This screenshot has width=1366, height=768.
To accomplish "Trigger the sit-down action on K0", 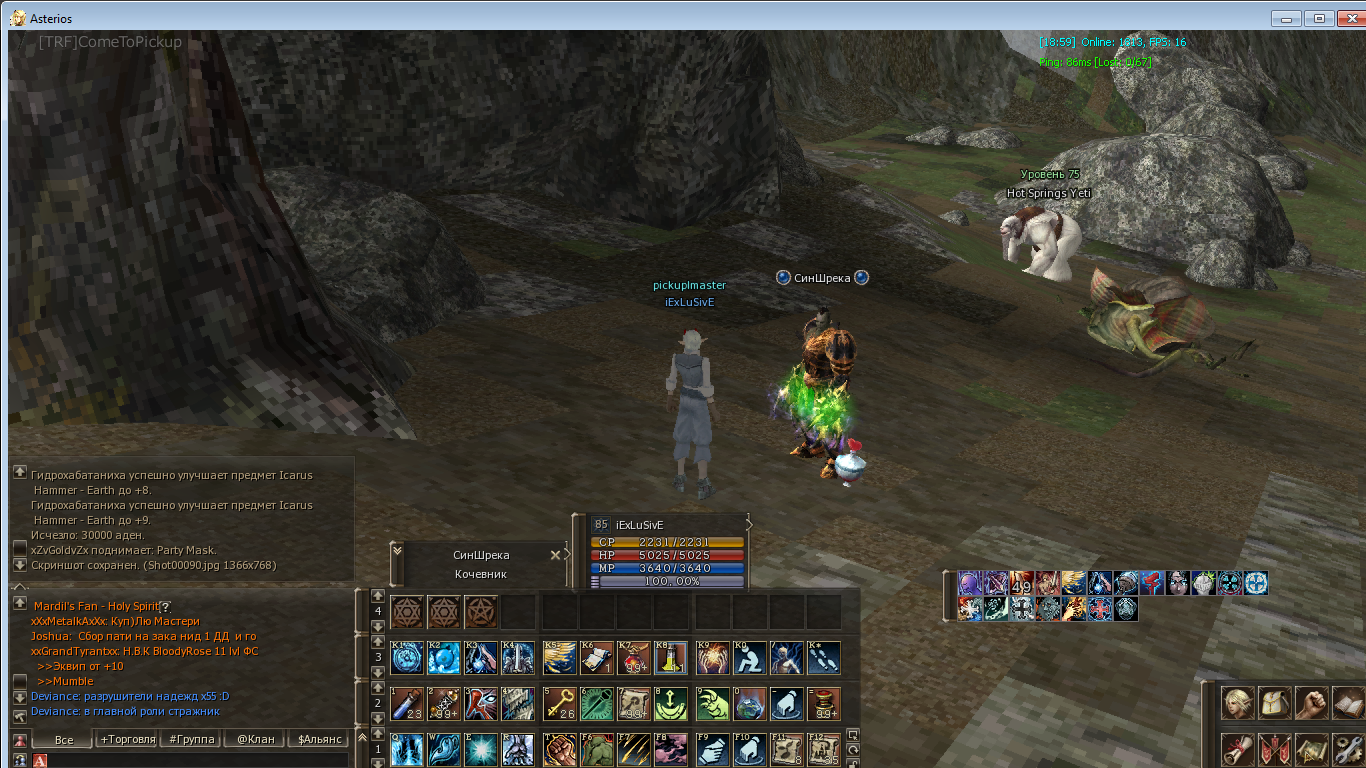I will pos(749,658).
